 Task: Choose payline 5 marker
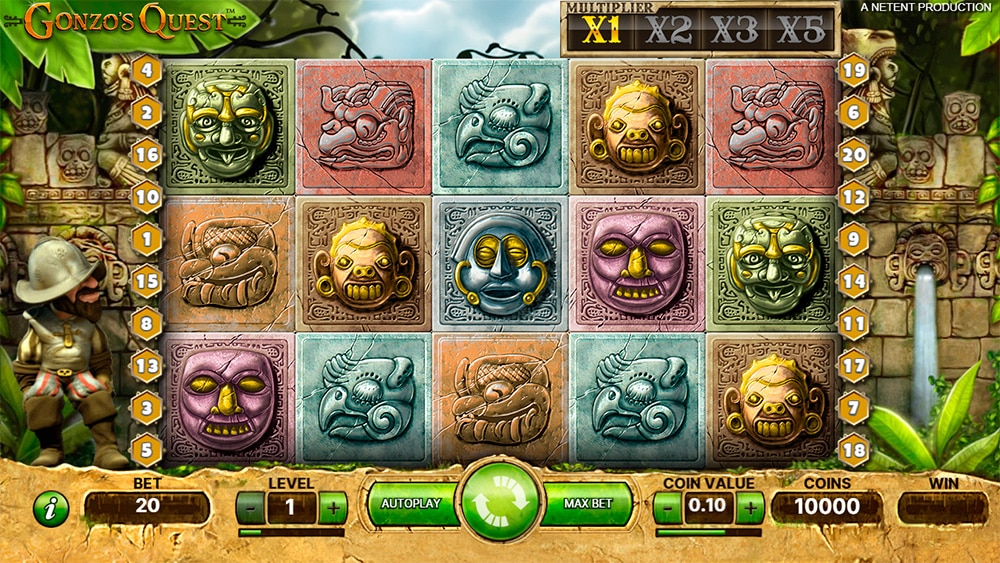(147, 449)
